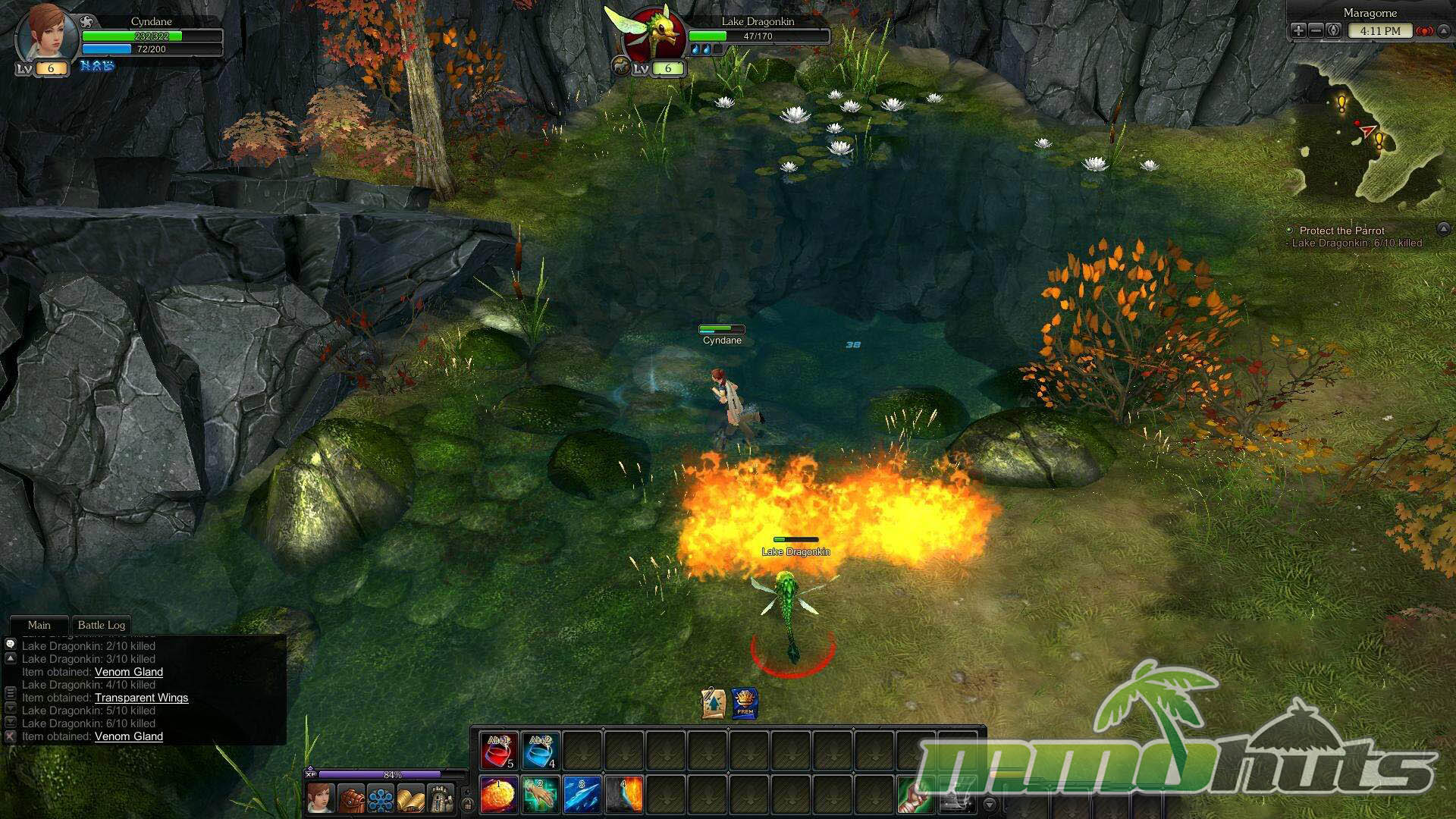Close the chat with the red X
The image size is (1456, 819).
click(10, 736)
